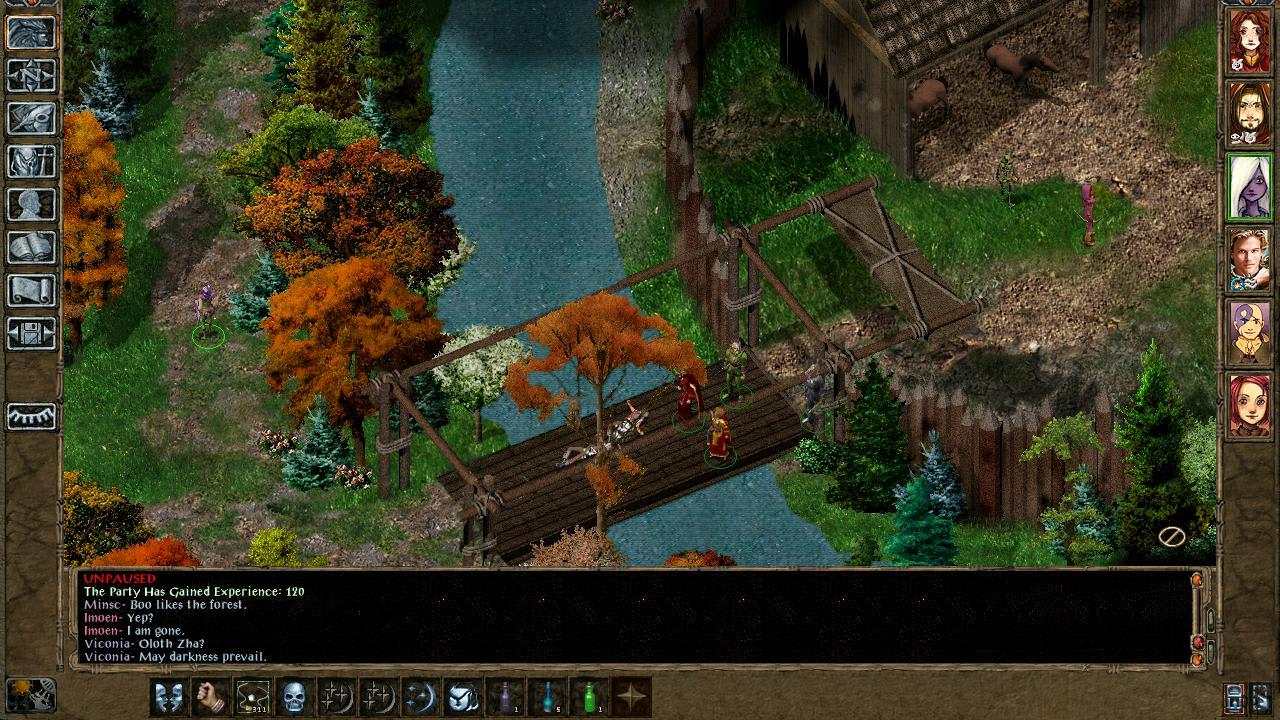The height and width of the screenshot is (720, 1280).
Task: Select the blond man portrait
Action: (1249, 260)
